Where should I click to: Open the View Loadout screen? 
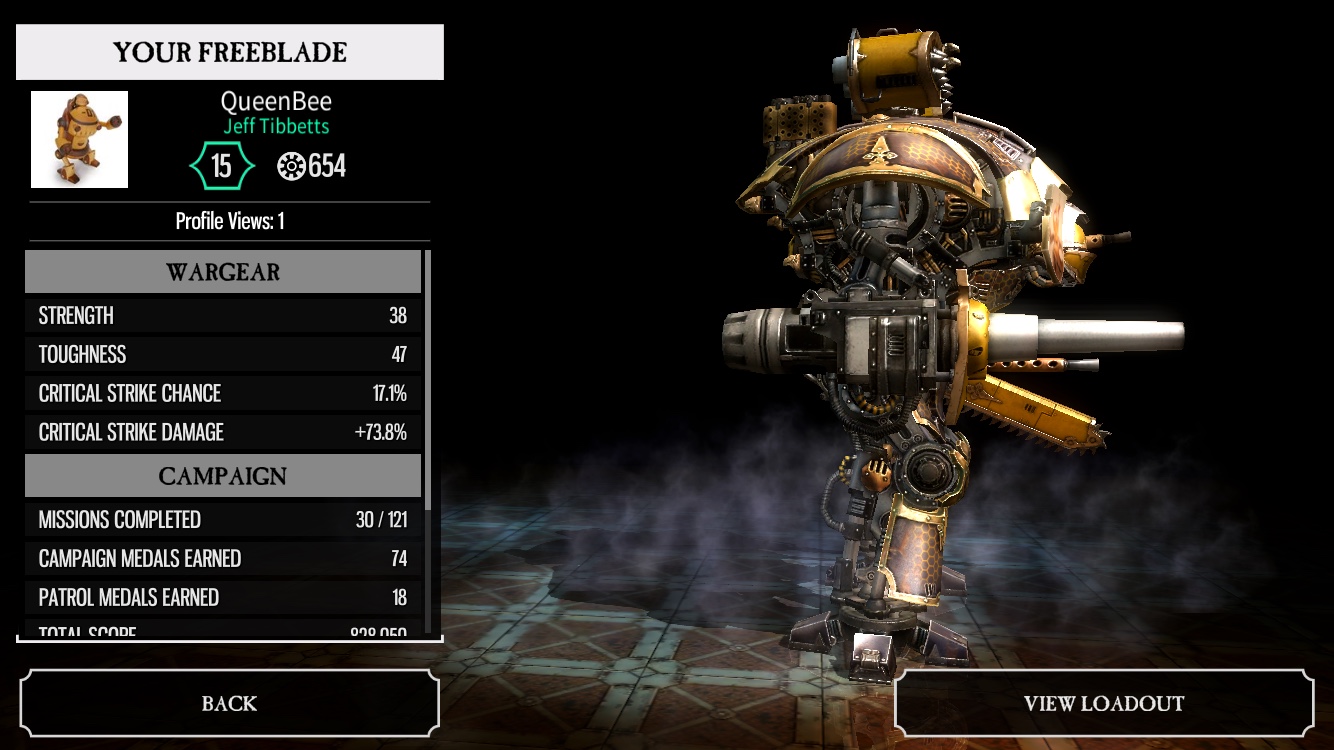[x=1103, y=703]
